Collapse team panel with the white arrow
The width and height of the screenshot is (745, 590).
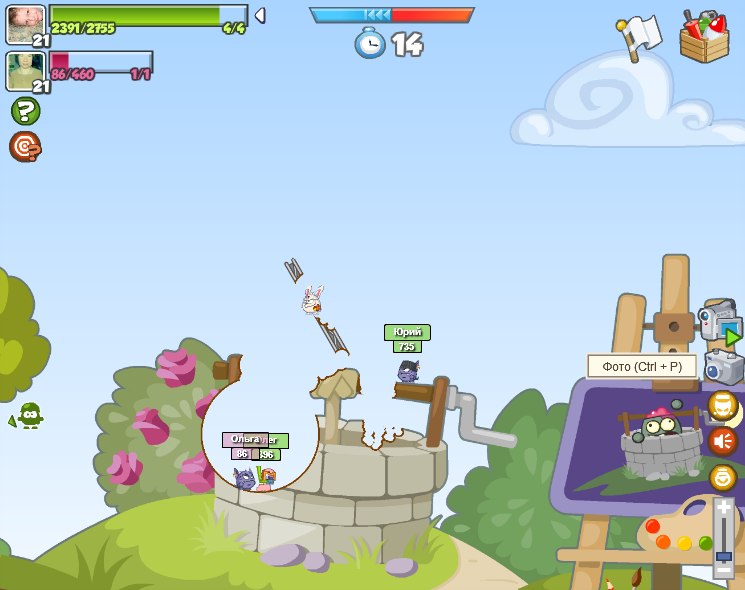tap(259, 15)
